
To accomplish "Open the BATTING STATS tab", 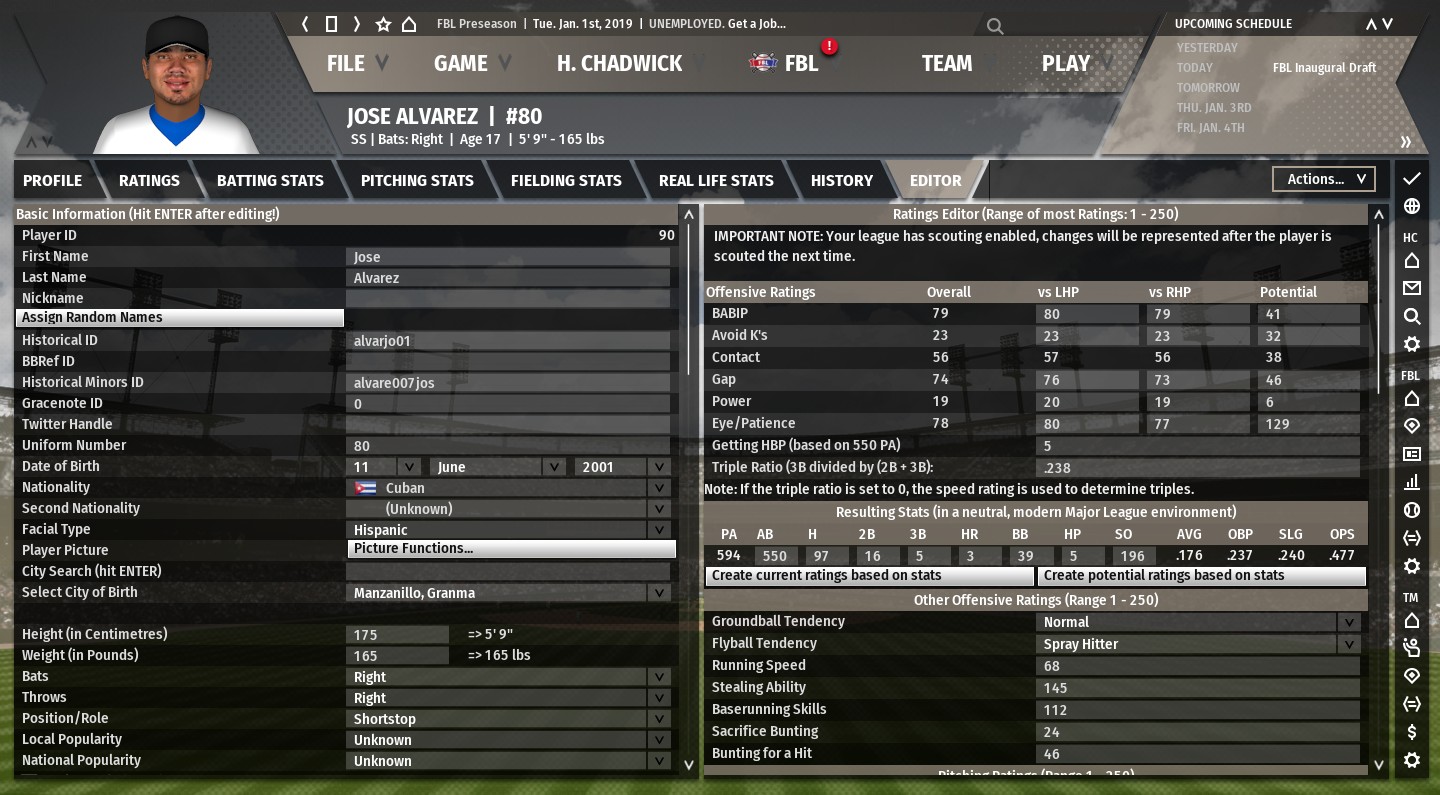I will tap(270, 181).
